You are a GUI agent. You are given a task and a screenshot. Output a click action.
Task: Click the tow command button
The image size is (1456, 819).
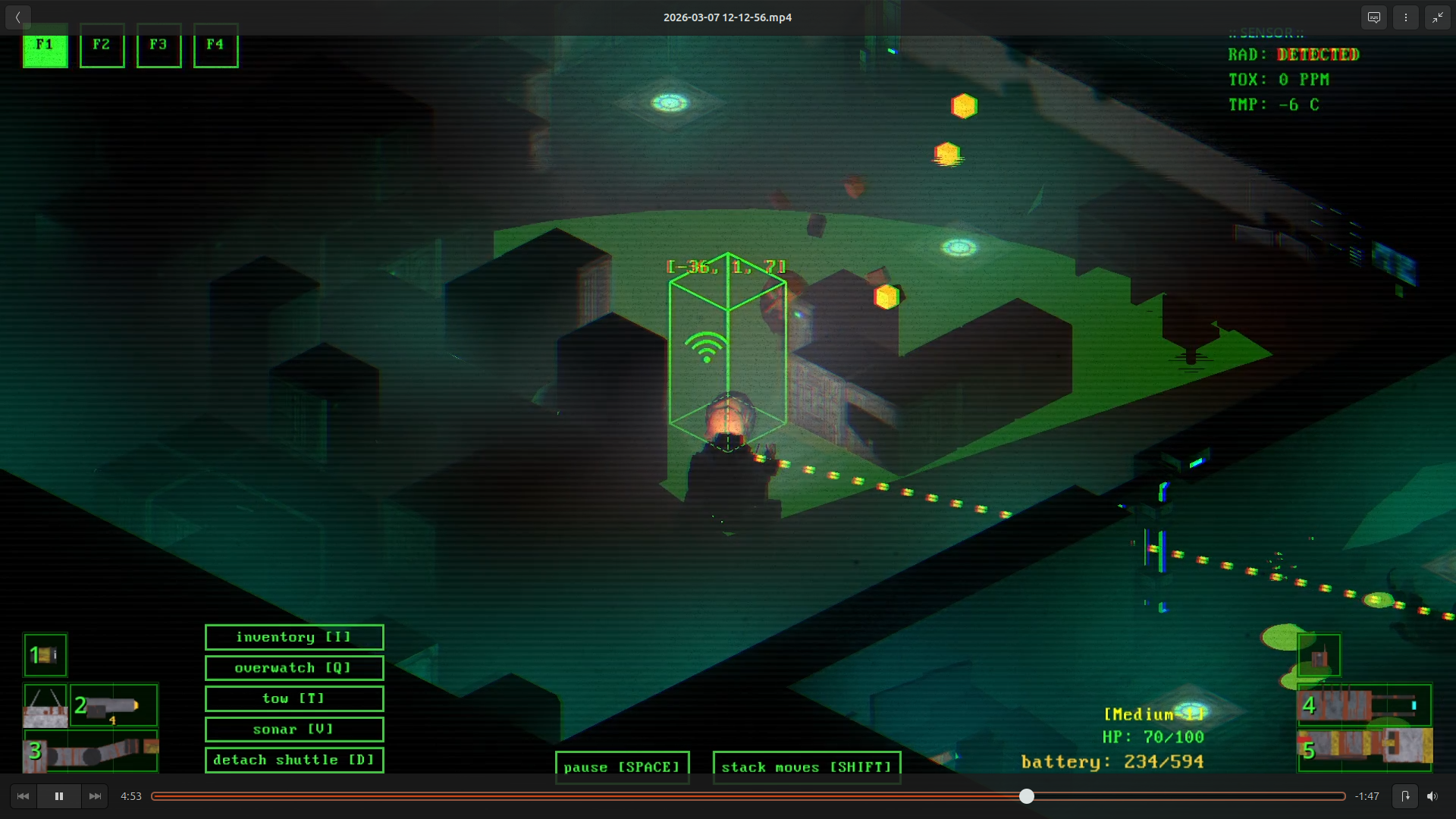[294, 698]
